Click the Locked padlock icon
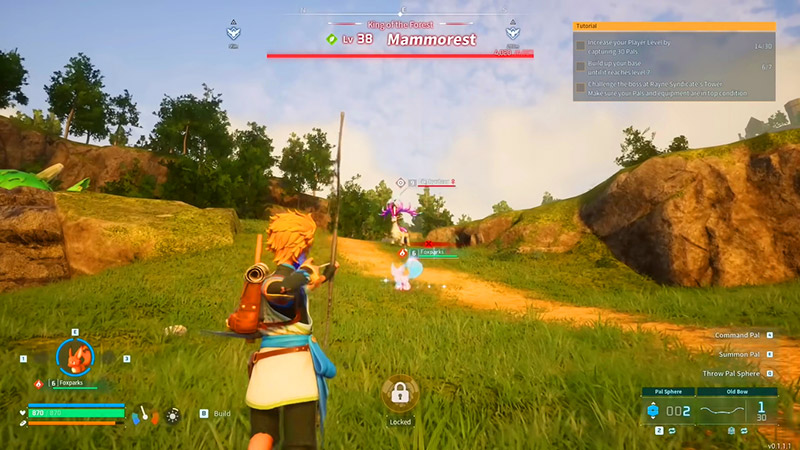The image size is (800, 450). click(400, 393)
